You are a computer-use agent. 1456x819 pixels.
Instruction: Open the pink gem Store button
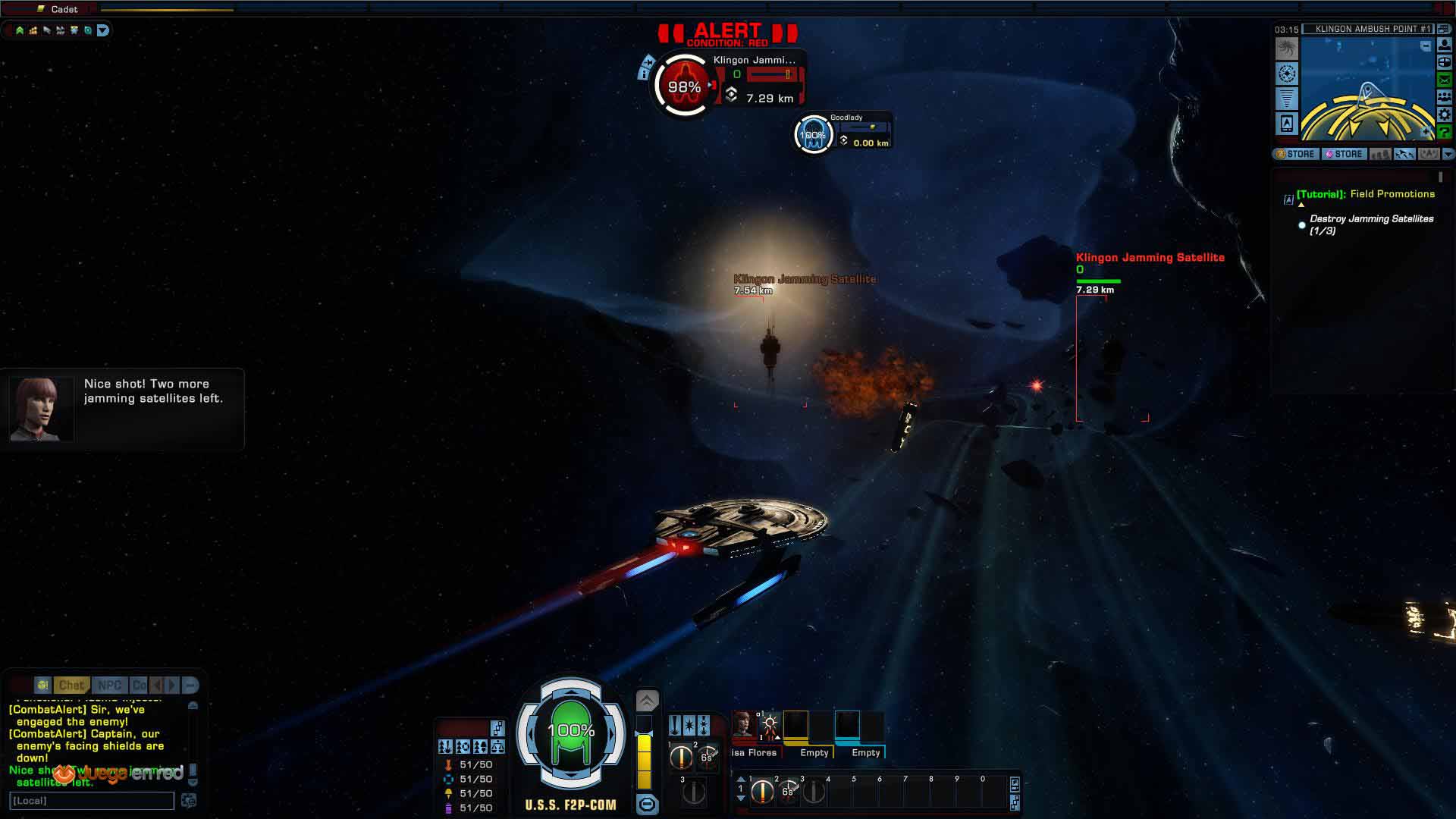(1343, 154)
